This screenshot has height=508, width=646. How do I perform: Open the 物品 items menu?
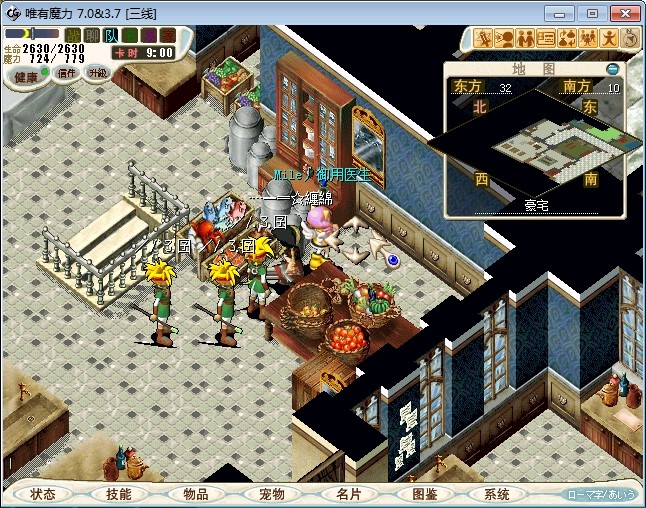pyautogui.click(x=195, y=494)
